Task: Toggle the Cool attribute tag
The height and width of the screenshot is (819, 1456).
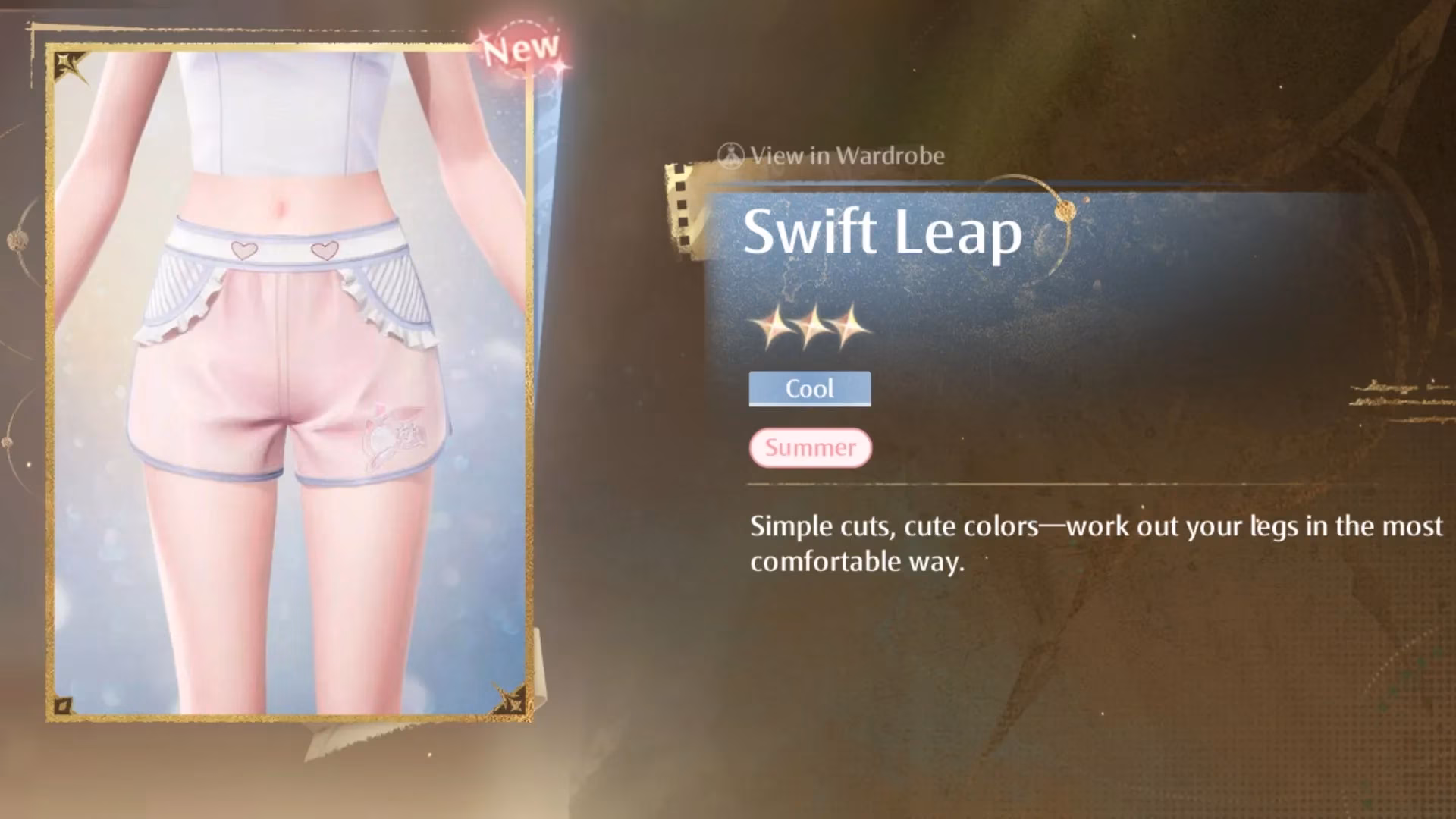Action: [808, 388]
